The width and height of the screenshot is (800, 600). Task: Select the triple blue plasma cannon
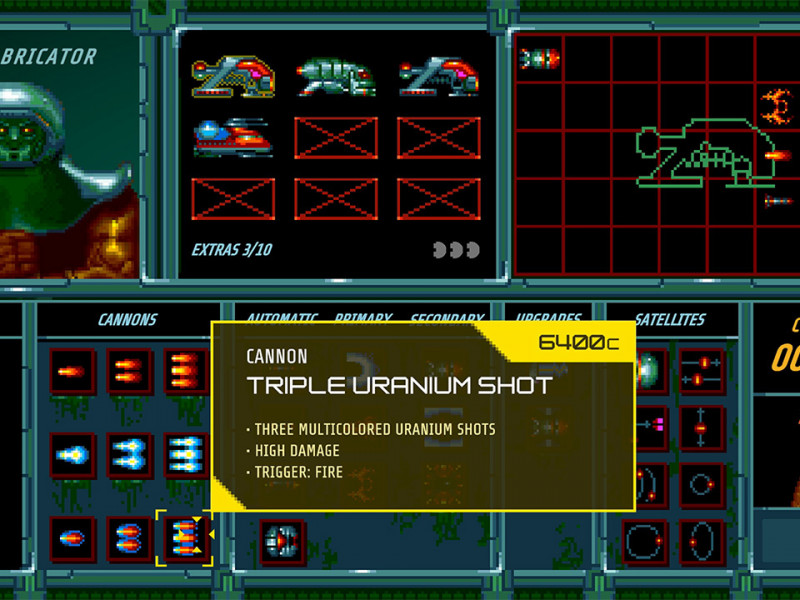coord(187,456)
